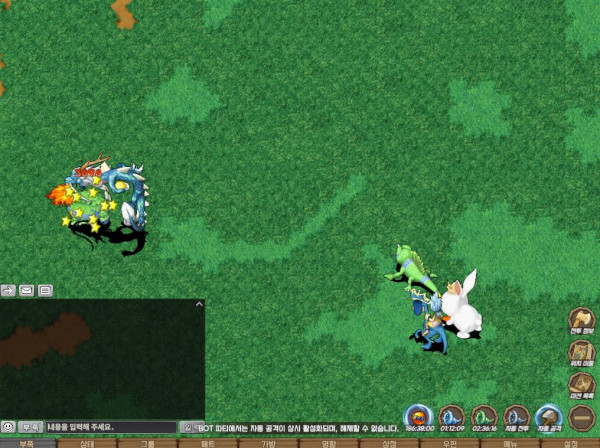Open the envelope mail icon
The width and height of the screenshot is (600, 448).
[26, 290]
